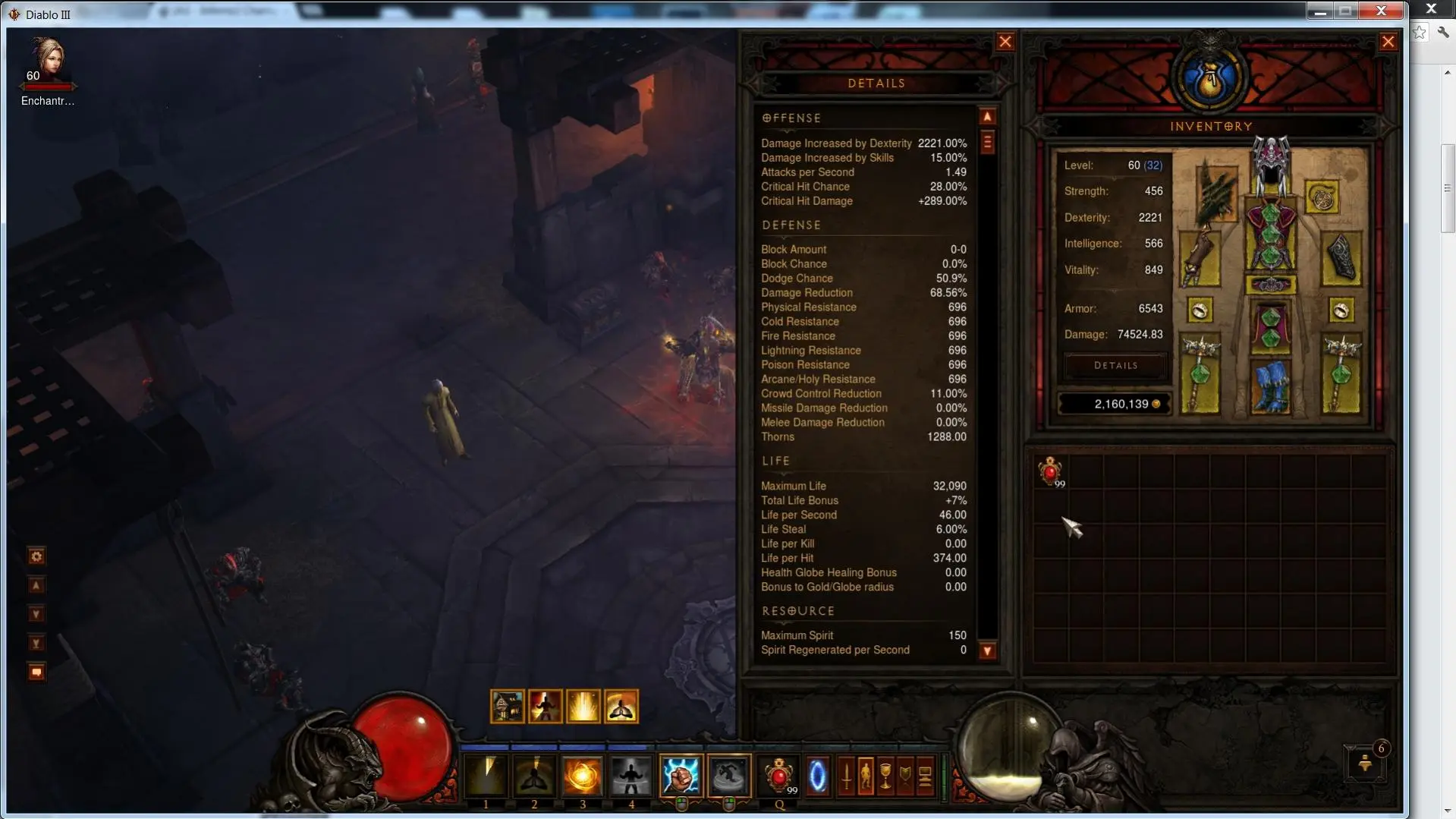Toggle the Details button under Damage
Viewport: 1456px width, 819px height.
coord(1115,366)
